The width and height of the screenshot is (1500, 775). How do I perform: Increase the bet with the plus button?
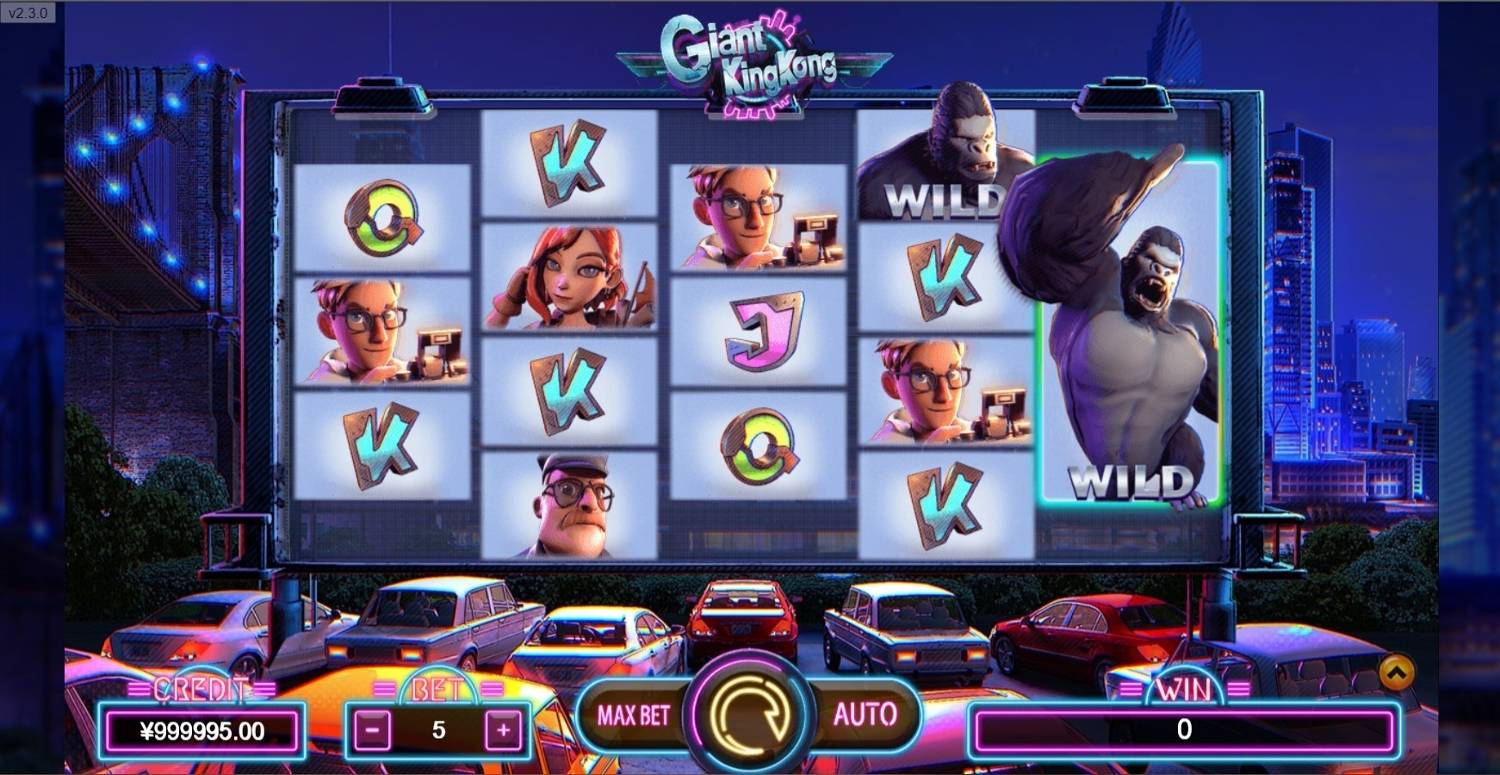(x=503, y=731)
